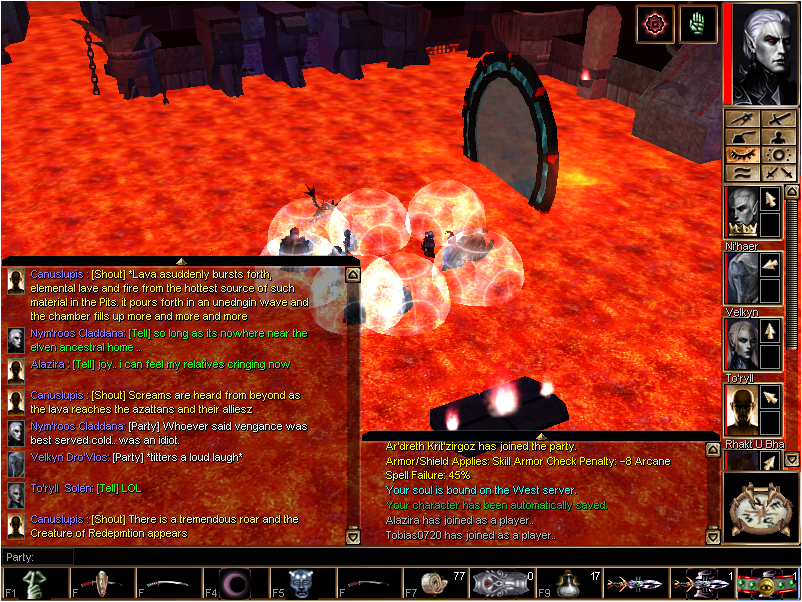Click the green hand effect icon

click(698, 24)
